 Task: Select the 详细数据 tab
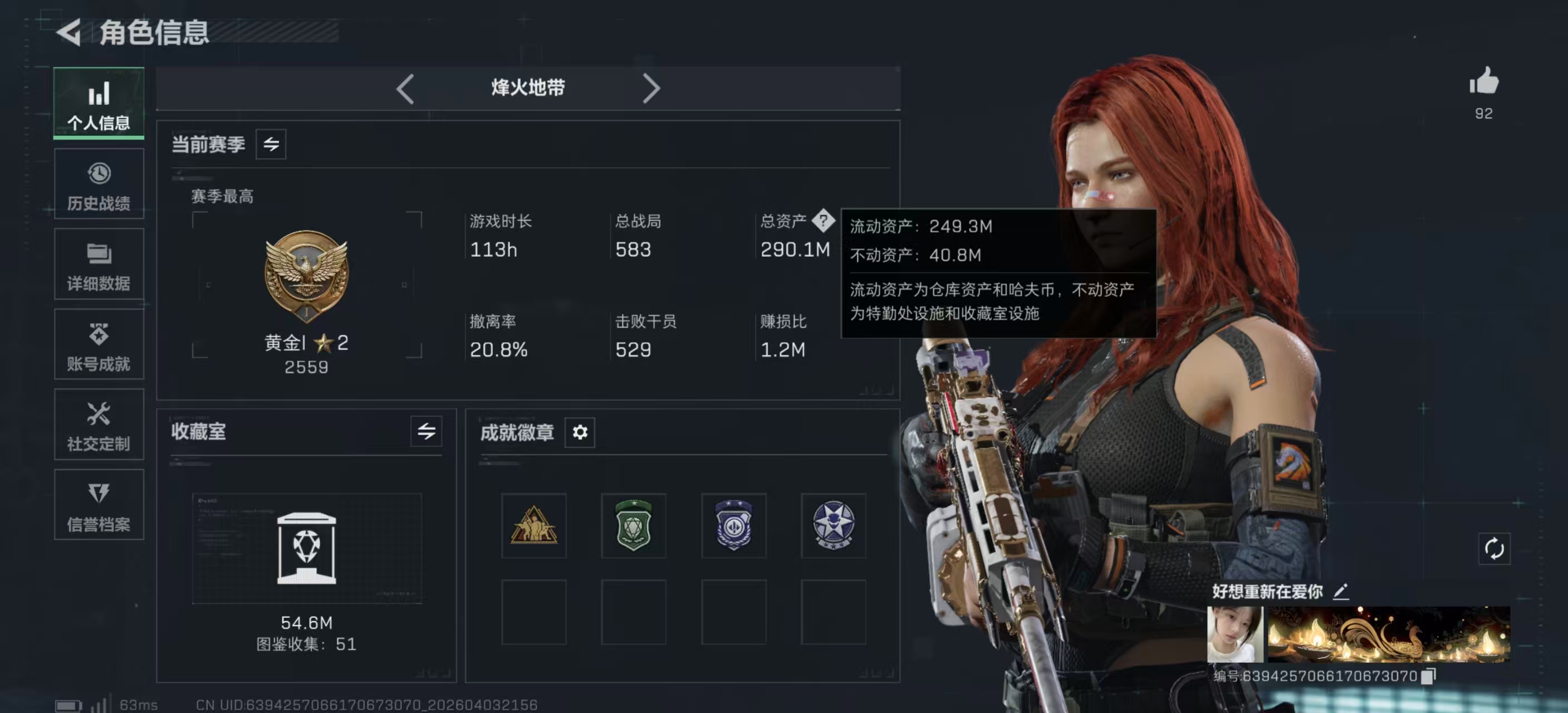[99, 265]
